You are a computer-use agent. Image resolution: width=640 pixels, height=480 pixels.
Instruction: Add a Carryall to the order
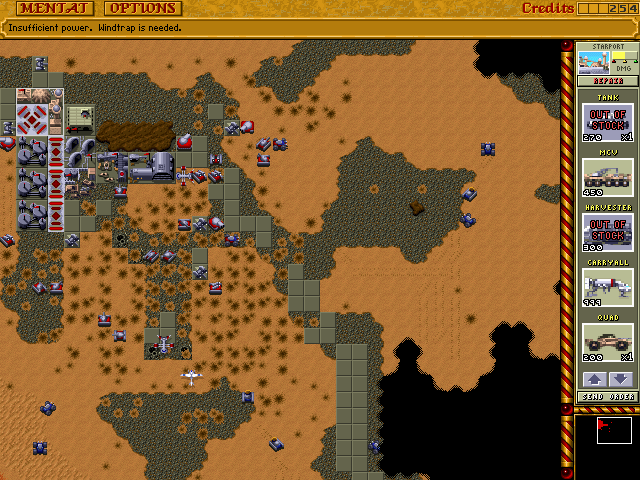point(608,288)
